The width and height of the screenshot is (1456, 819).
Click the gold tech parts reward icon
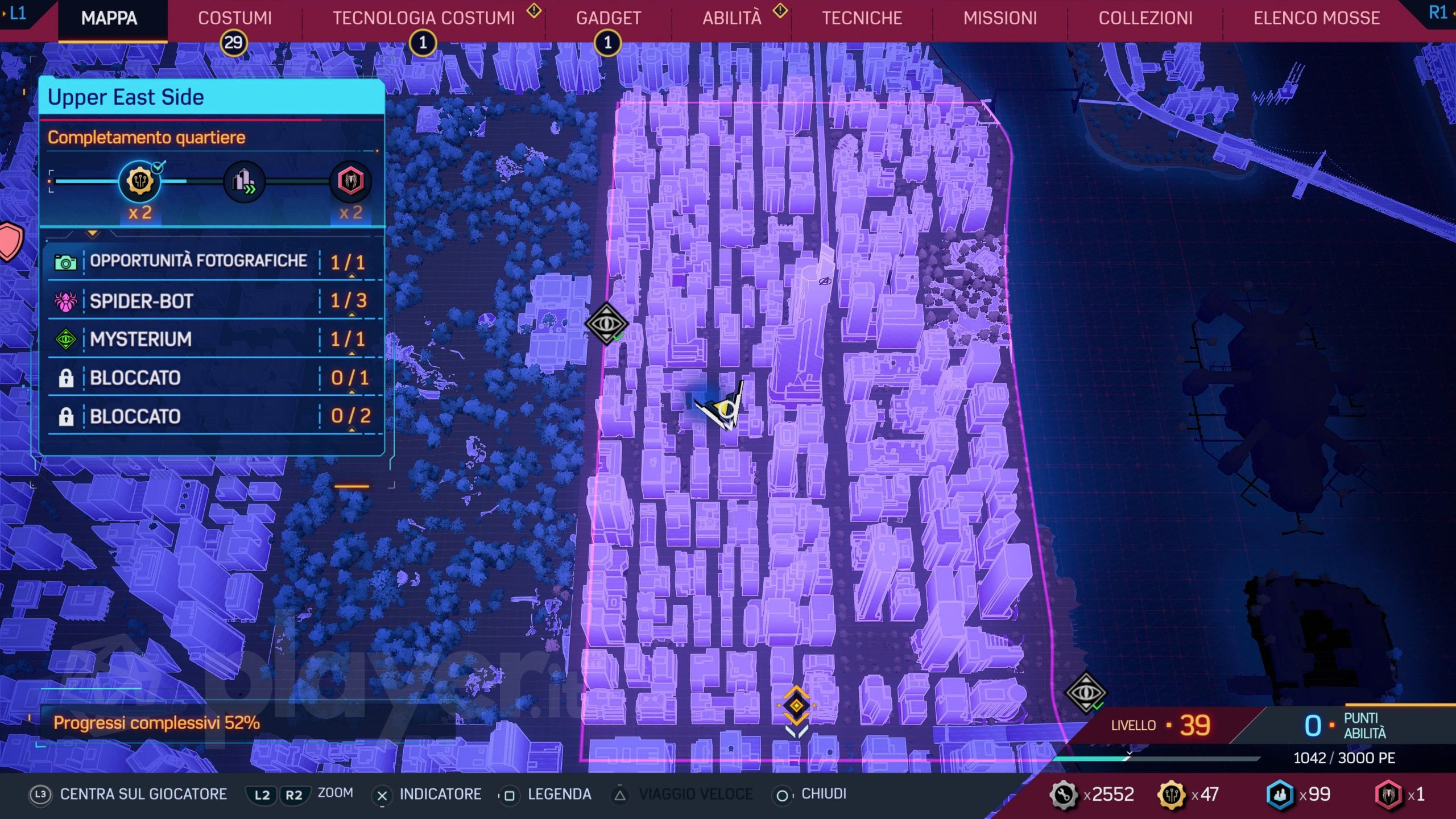coord(139,181)
